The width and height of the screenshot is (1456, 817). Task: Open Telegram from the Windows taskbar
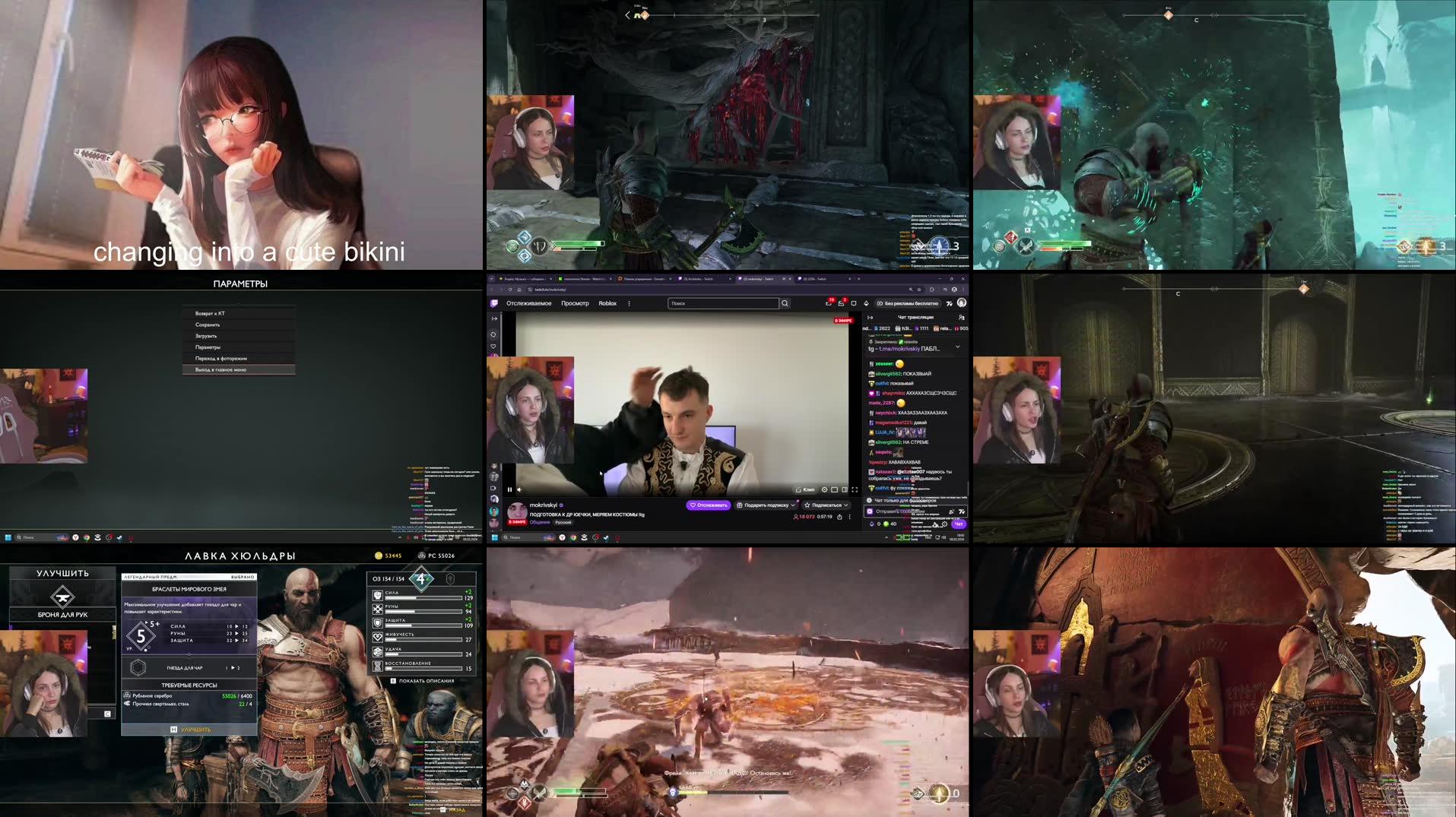[x=606, y=537]
